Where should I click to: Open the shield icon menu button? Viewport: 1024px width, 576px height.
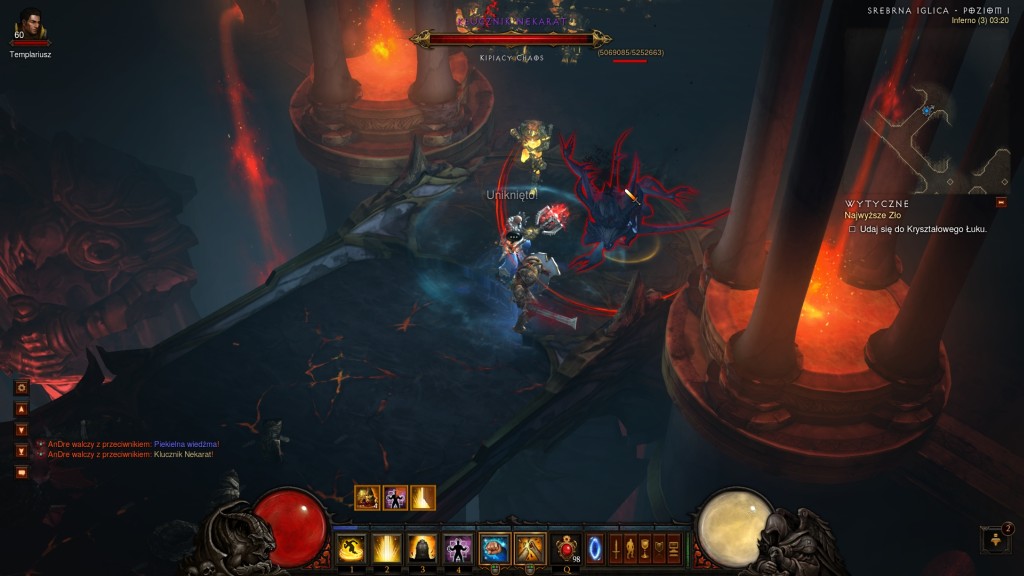pos(658,548)
